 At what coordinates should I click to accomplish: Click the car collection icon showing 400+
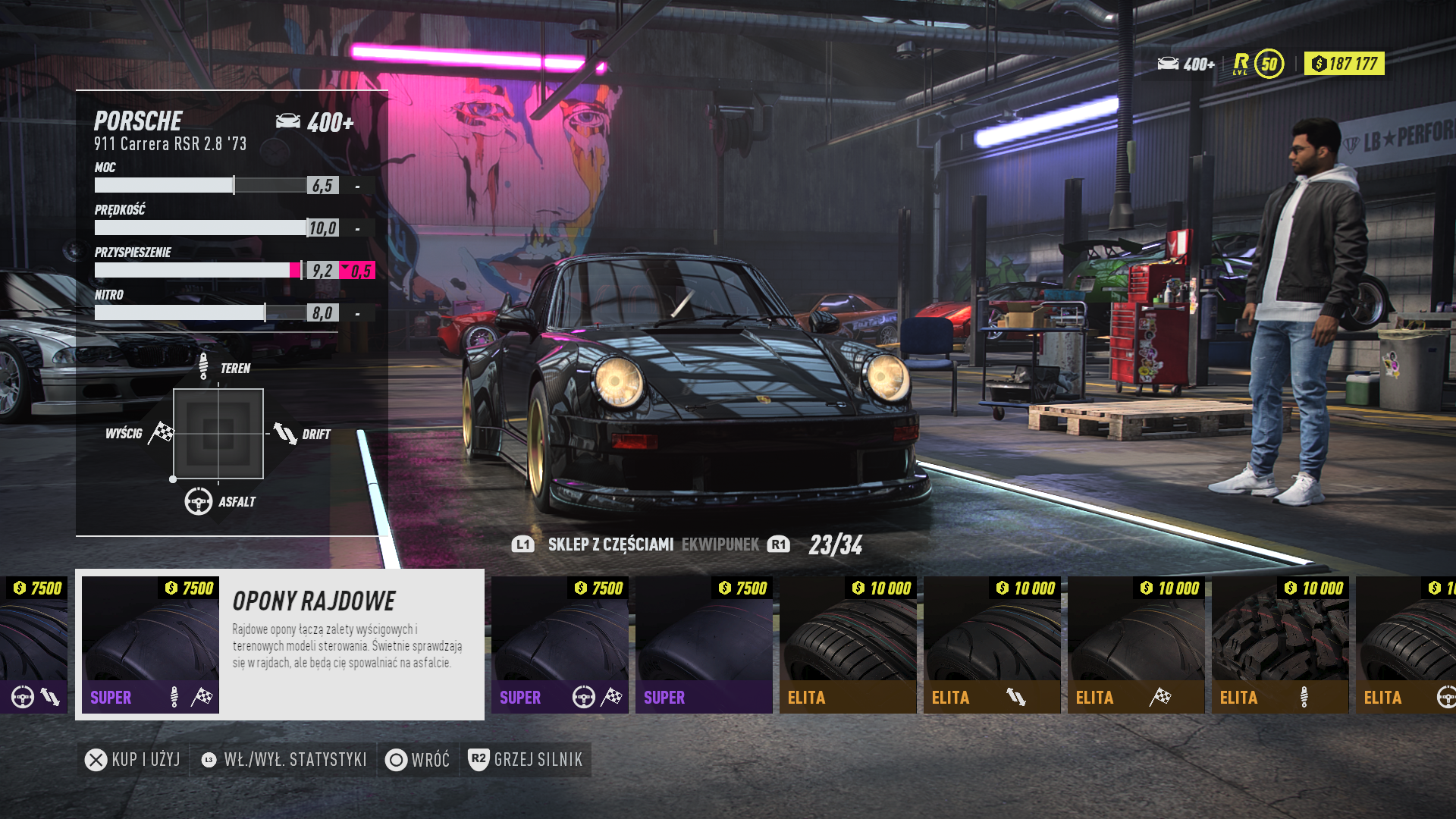1169,64
